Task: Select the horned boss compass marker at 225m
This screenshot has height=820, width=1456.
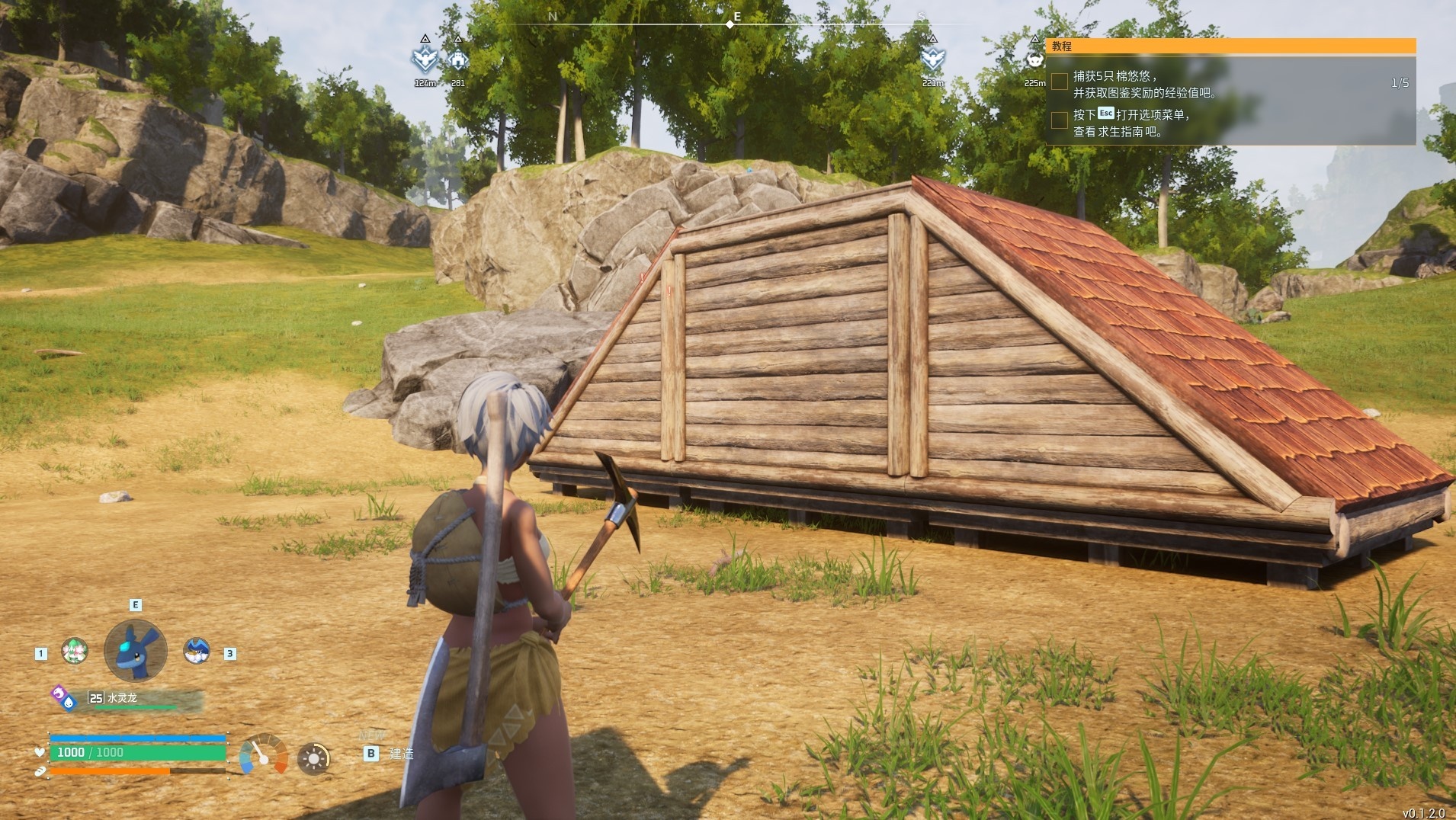Action: pos(1034,59)
